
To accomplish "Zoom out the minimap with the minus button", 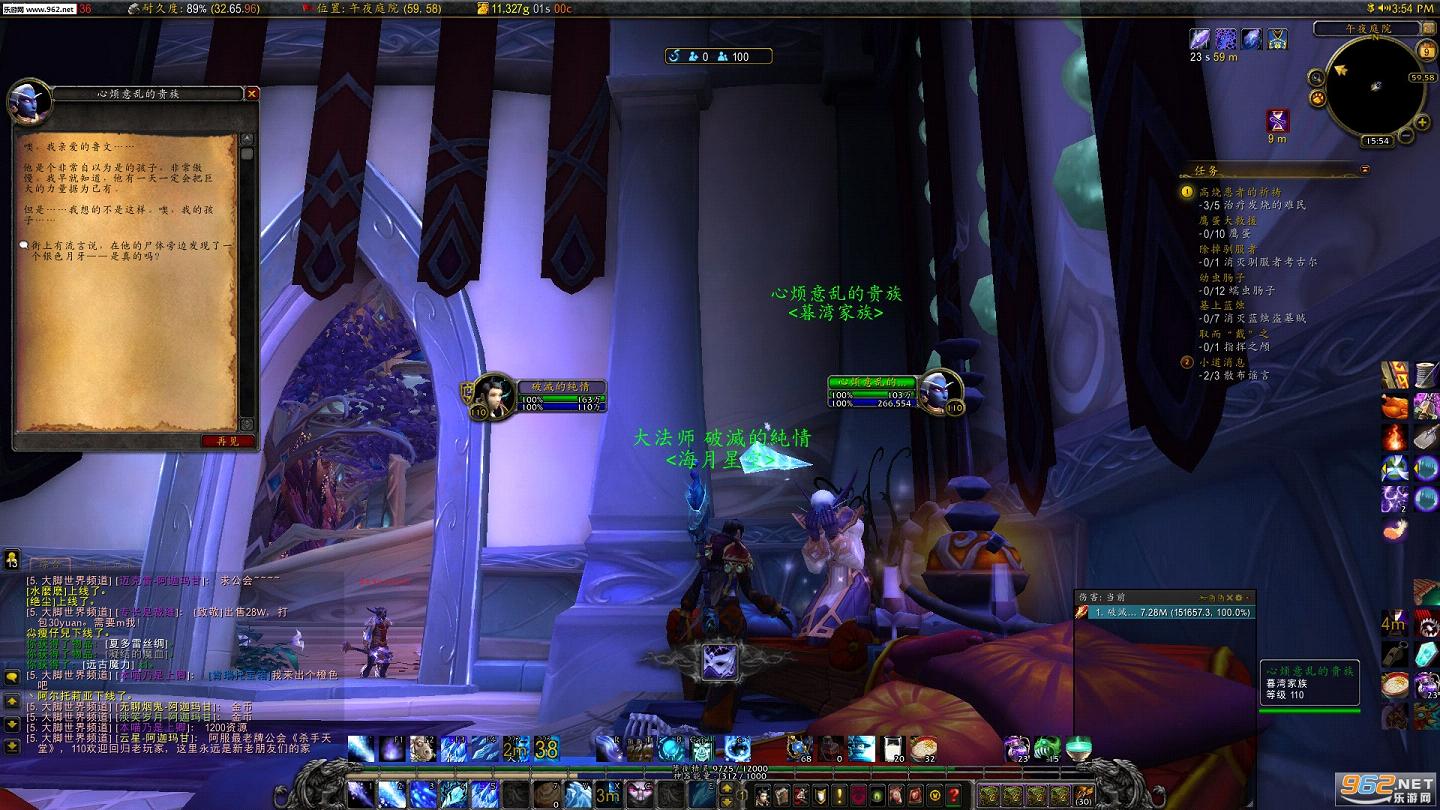I will pos(1407,136).
